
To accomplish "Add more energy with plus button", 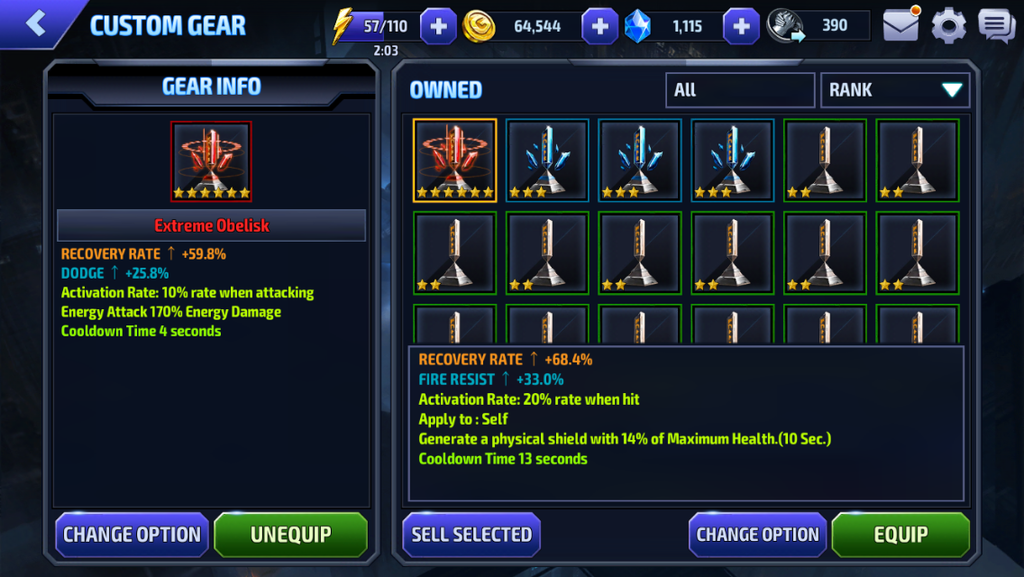I will (438, 27).
